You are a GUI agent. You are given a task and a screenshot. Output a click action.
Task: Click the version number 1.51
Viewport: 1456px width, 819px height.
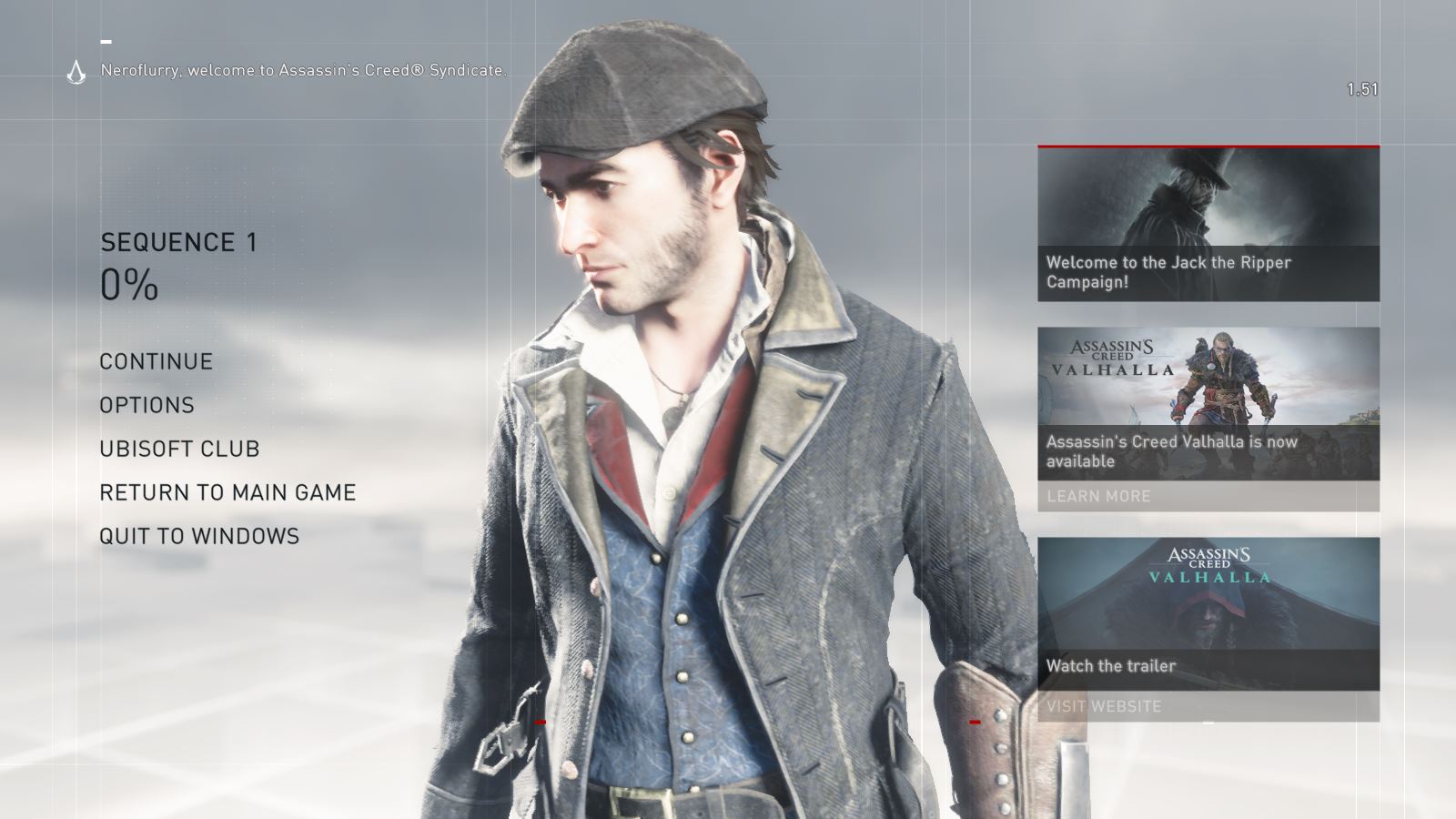(1362, 88)
